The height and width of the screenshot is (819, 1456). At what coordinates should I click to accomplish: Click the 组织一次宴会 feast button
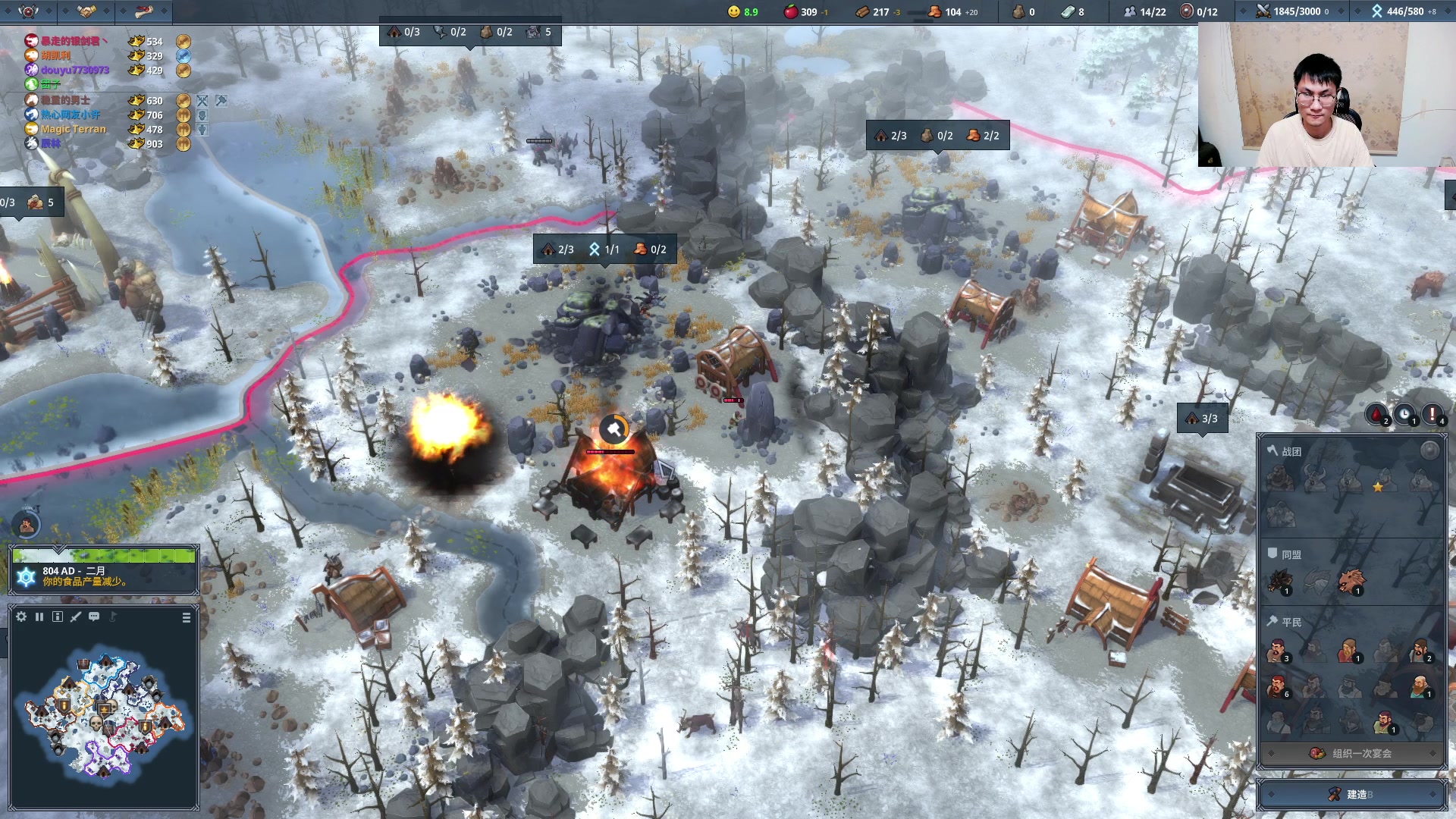tap(1352, 753)
